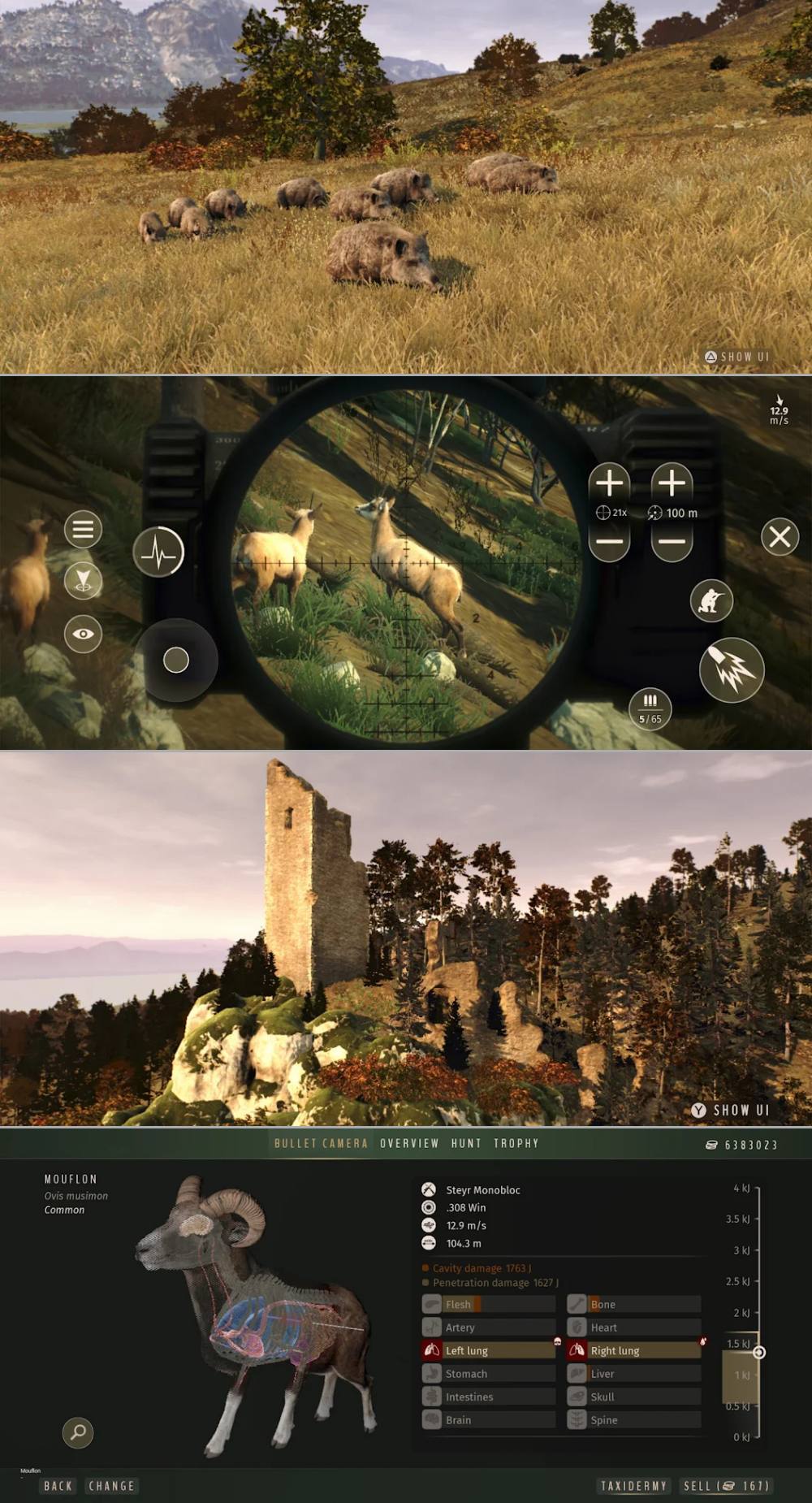Select the Change button
Screen dimensions: 812x1503
coord(111,1486)
